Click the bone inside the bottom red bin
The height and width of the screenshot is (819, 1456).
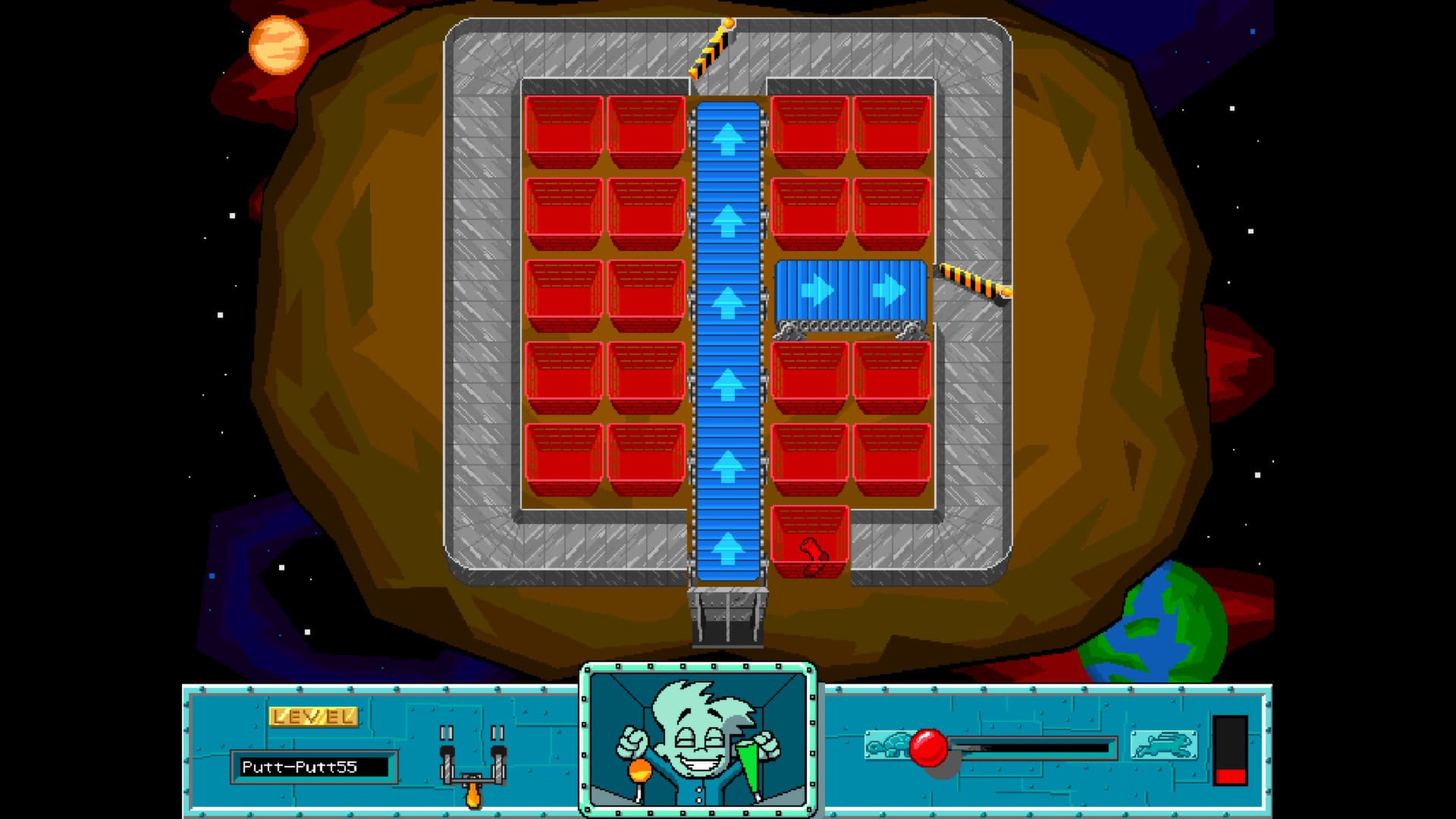pyautogui.click(x=811, y=549)
